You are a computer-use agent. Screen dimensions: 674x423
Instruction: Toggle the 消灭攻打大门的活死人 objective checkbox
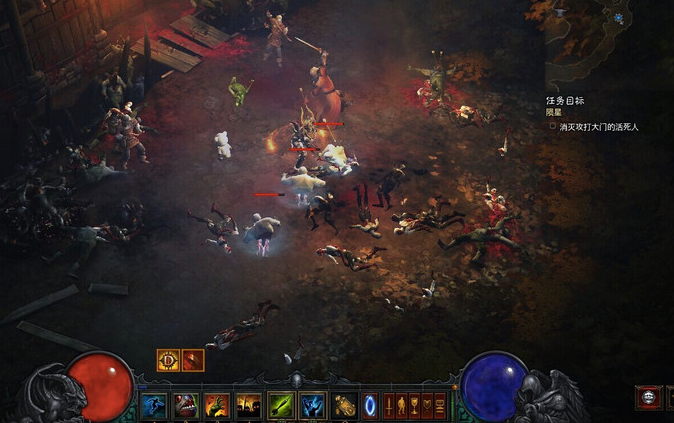tap(552, 127)
